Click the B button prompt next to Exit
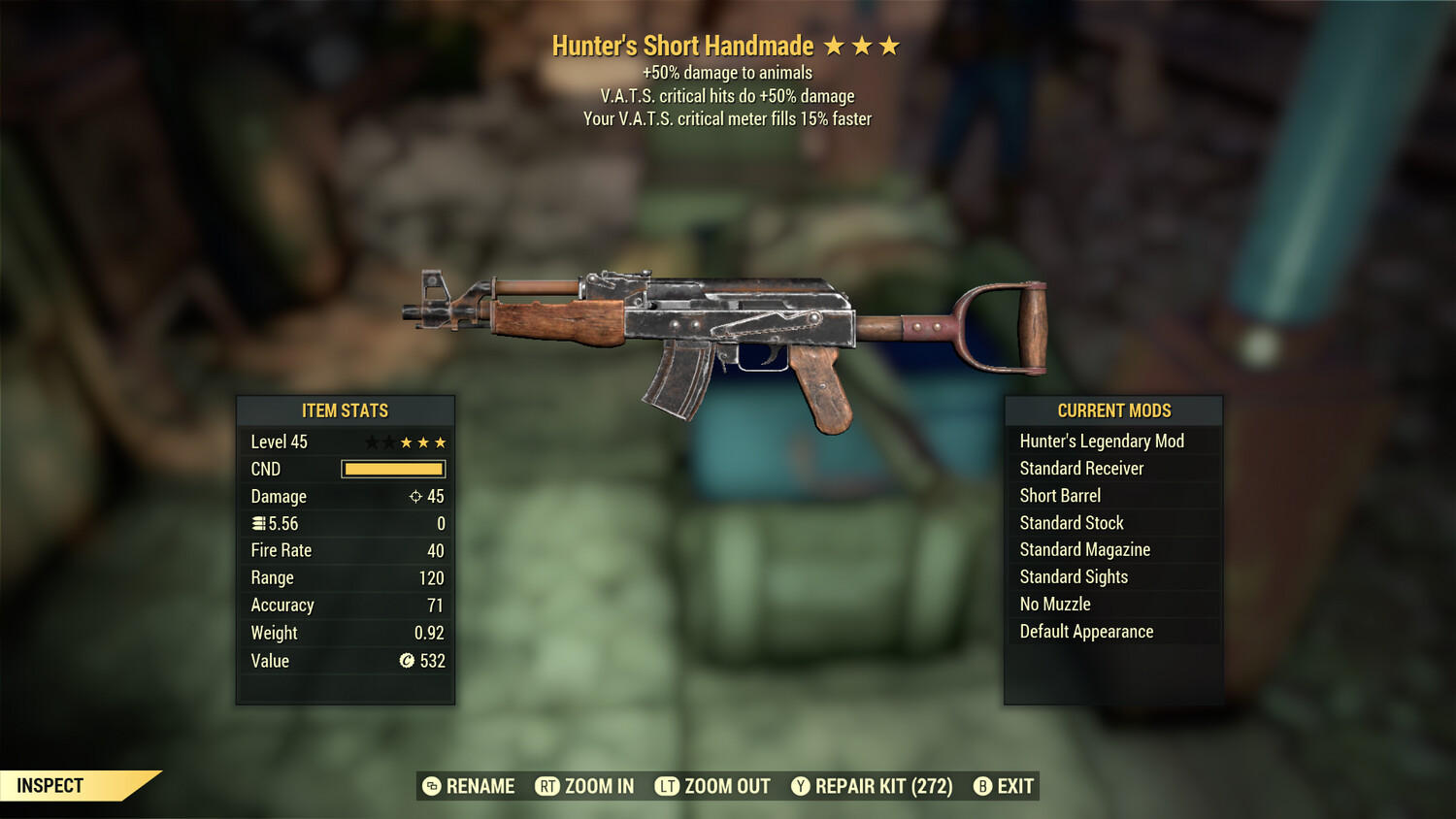 point(982,787)
